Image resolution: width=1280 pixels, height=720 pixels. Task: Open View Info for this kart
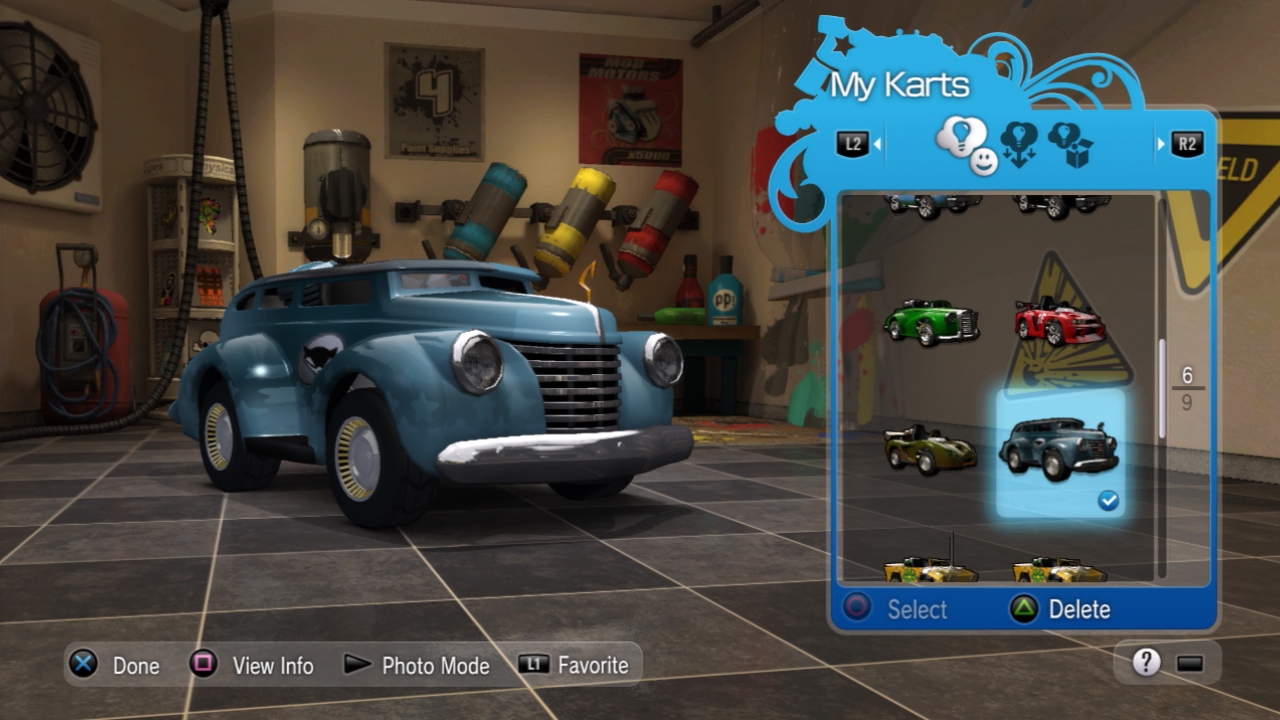(x=253, y=665)
